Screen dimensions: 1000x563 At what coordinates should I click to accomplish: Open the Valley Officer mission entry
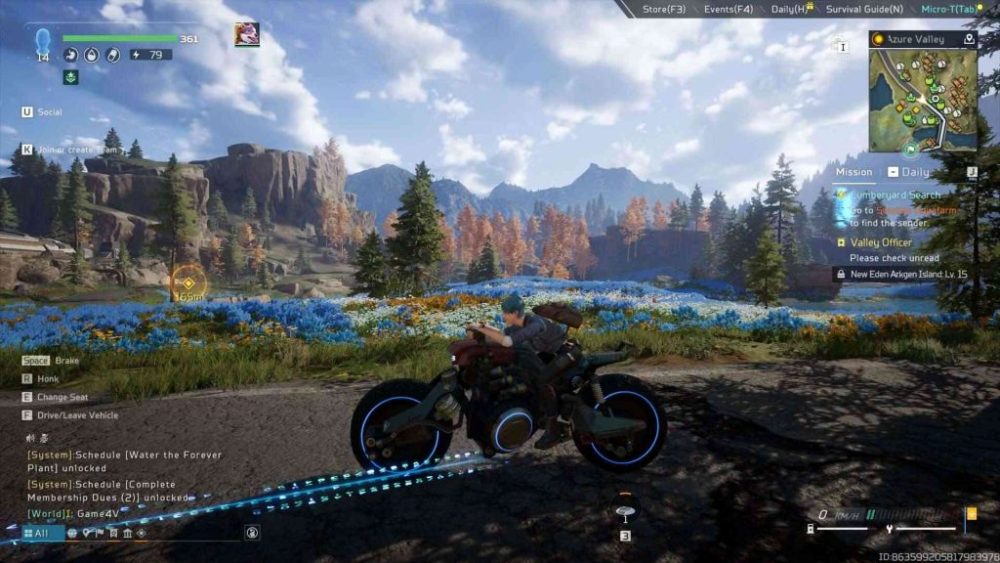[x=881, y=243]
